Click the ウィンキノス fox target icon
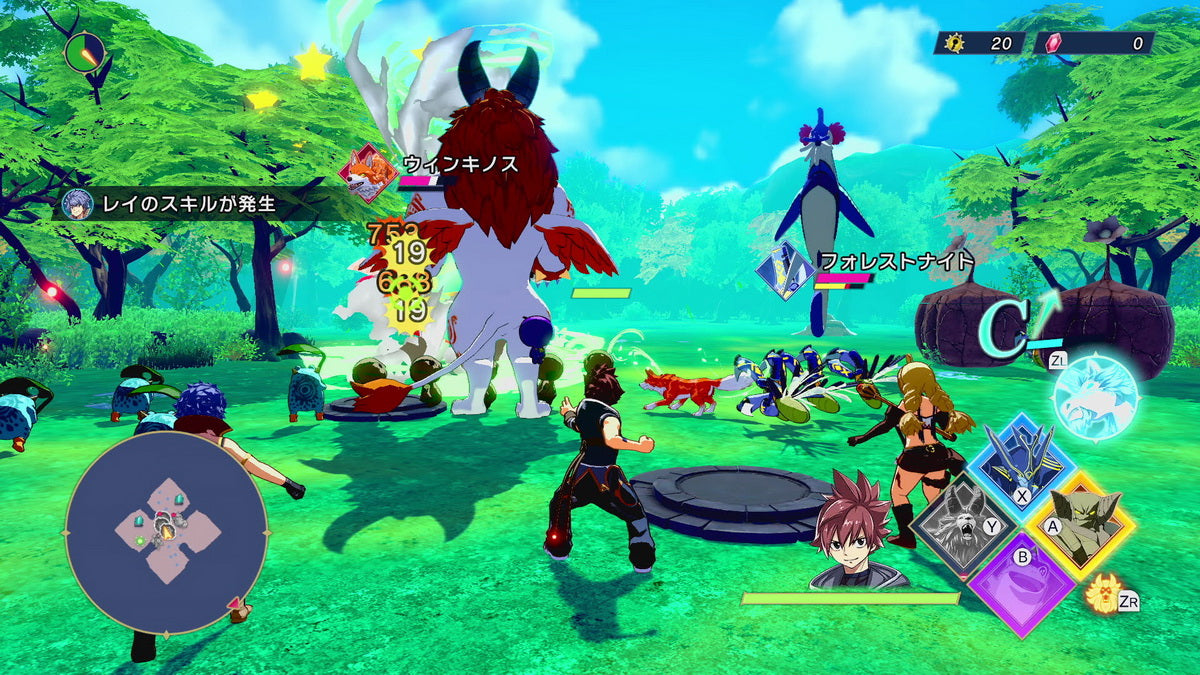 click(366, 172)
